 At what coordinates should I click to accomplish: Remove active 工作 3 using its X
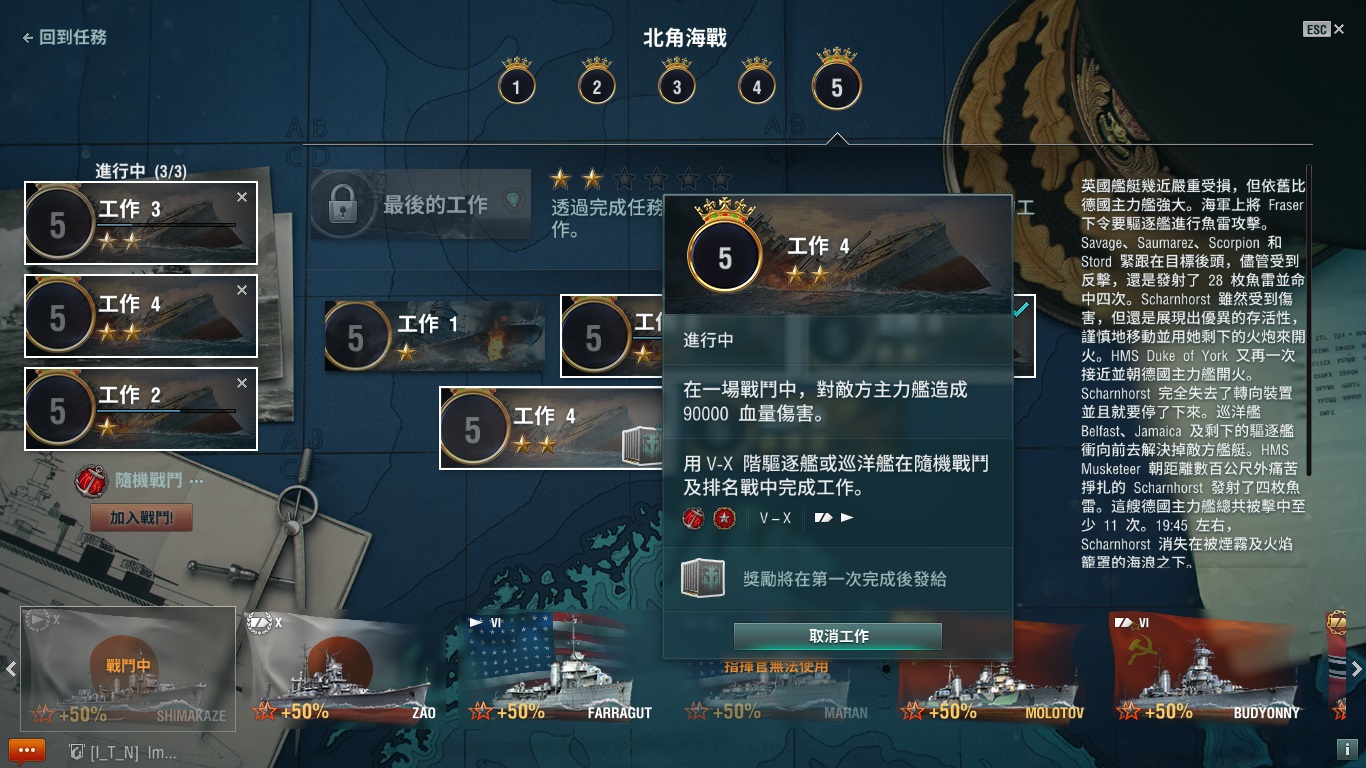pos(241,198)
